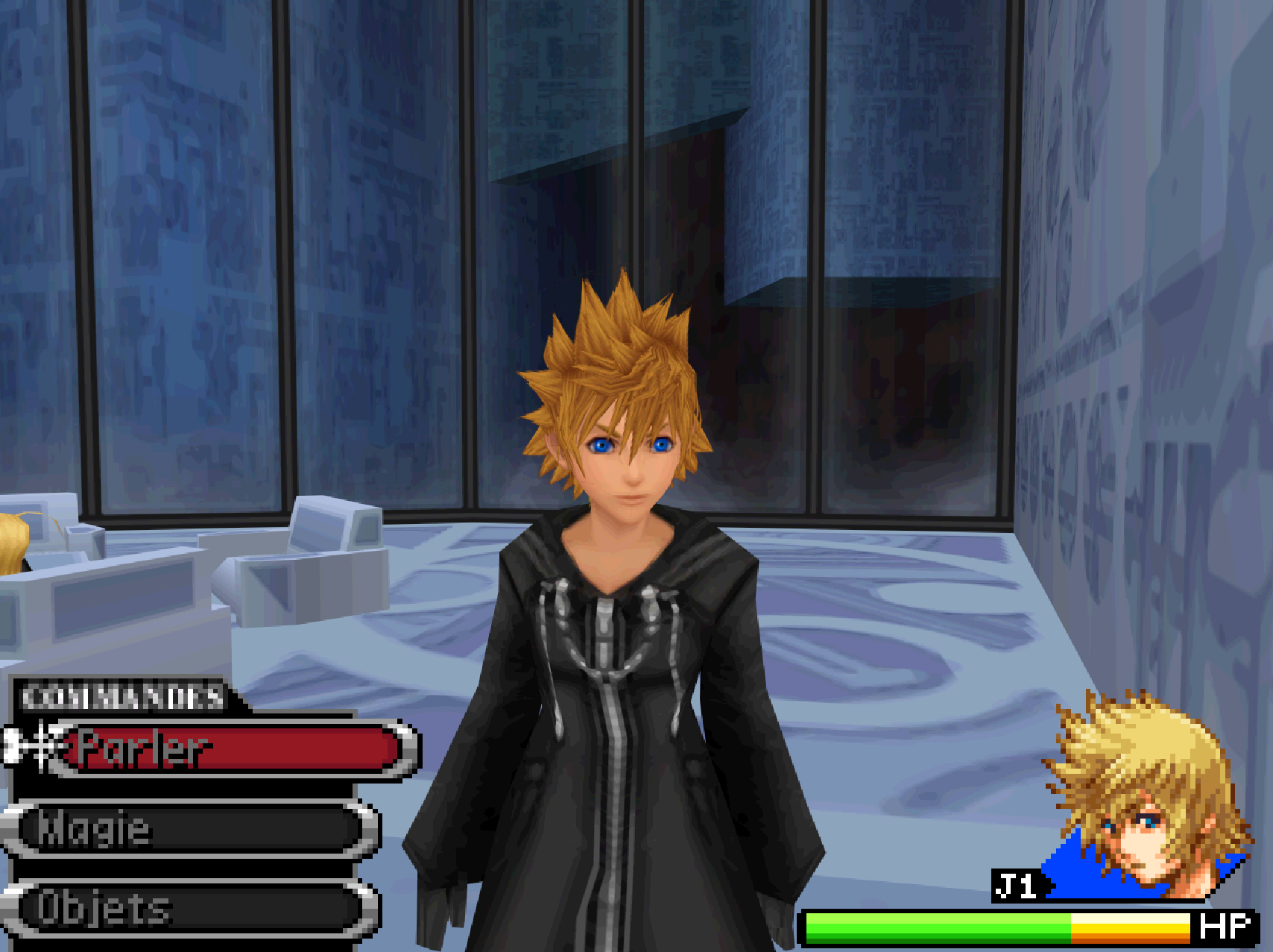Choose the Magie command
The width and height of the screenshot is (1273, 952).
click(x=192, y=828)
